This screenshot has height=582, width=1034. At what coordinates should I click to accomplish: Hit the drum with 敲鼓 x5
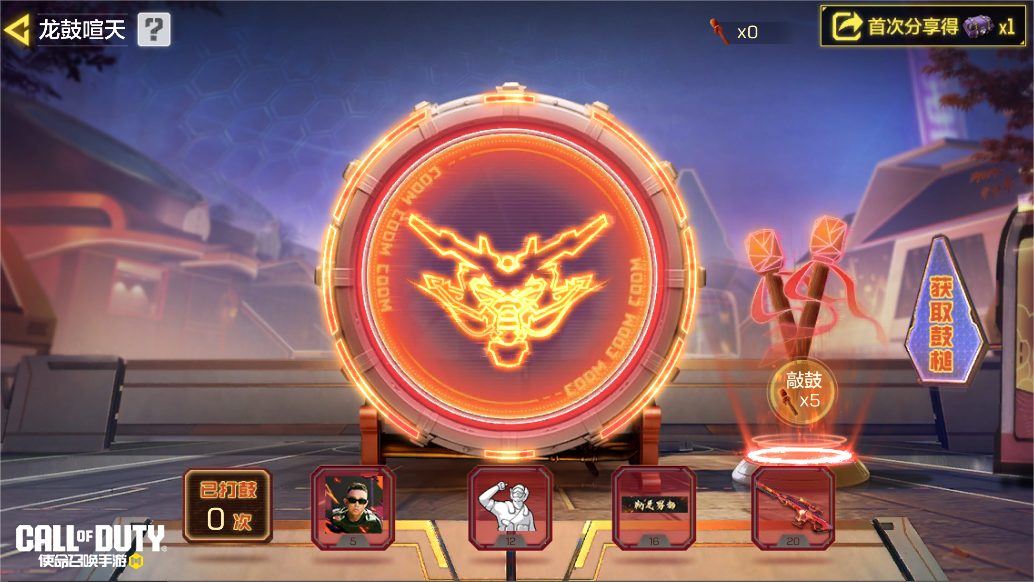click(802, 391)
